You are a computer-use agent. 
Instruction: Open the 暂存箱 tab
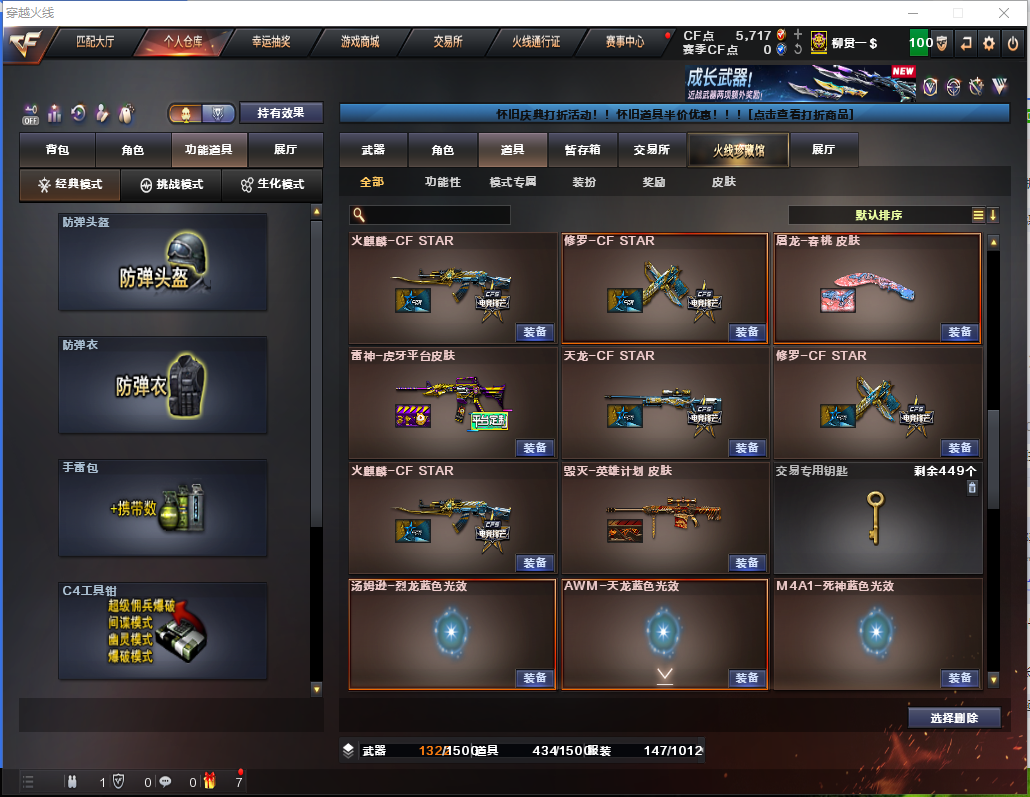coord(582,150)
